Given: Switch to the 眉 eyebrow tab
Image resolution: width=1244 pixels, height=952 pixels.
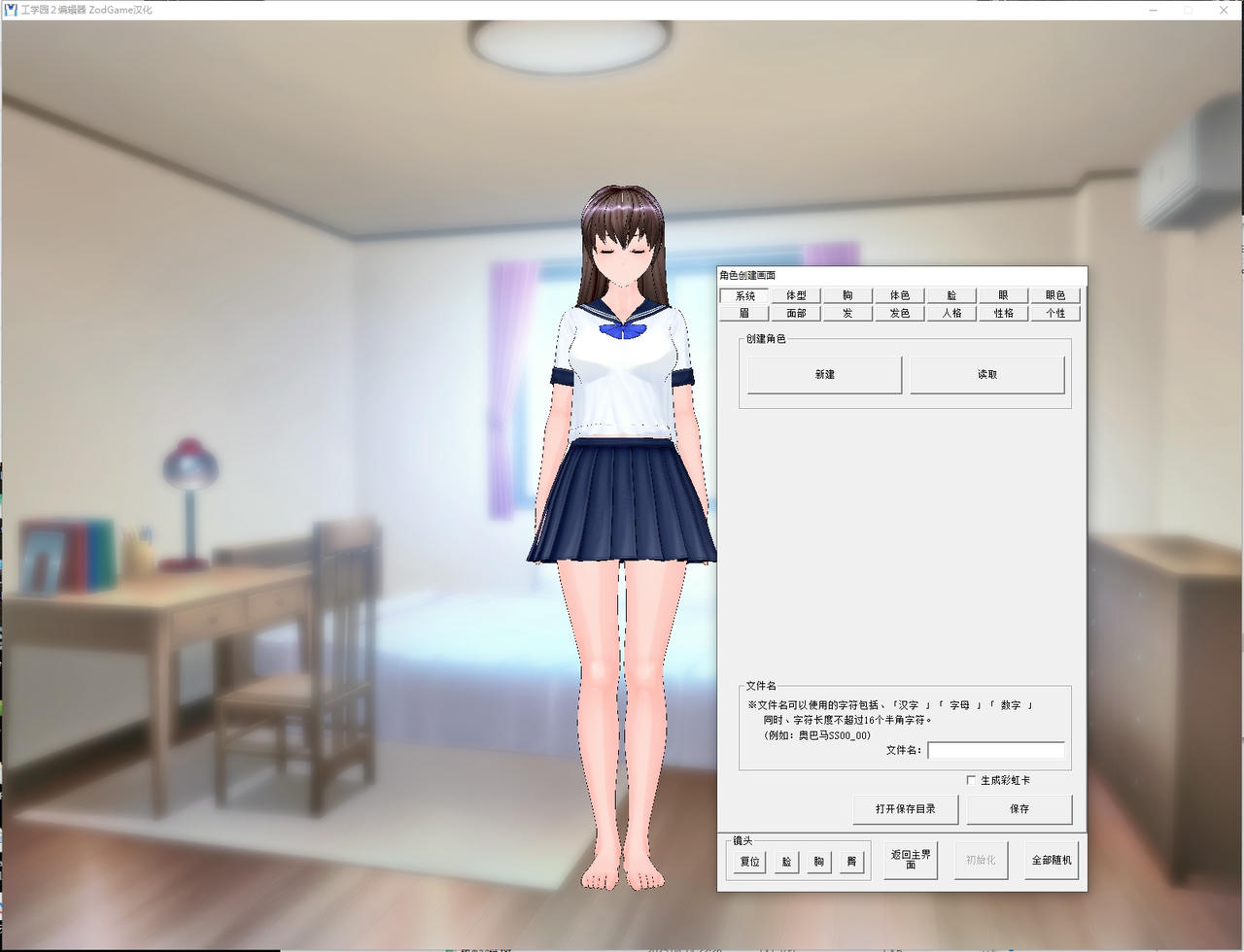Looking at the screenshot, I should point(743,313).
